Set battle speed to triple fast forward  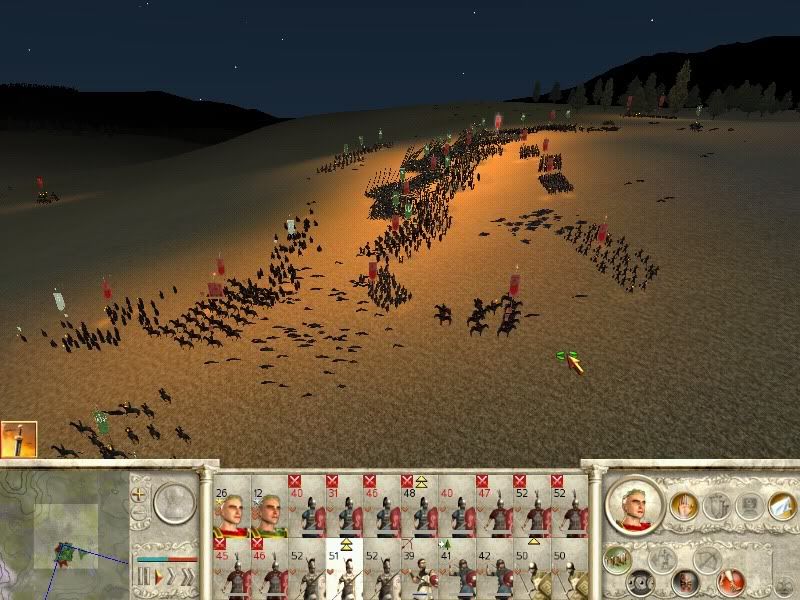(187, 578)
